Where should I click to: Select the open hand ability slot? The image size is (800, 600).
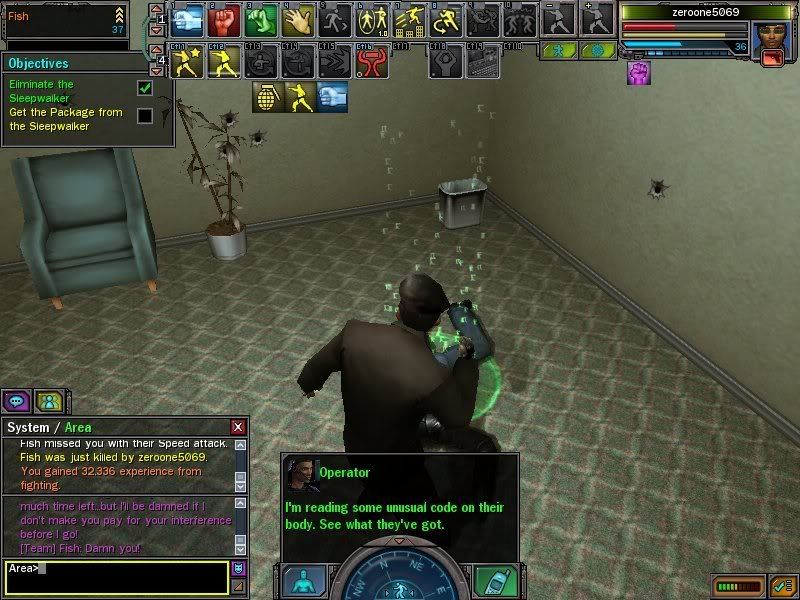pyautogui.click(x=296, y=20)
